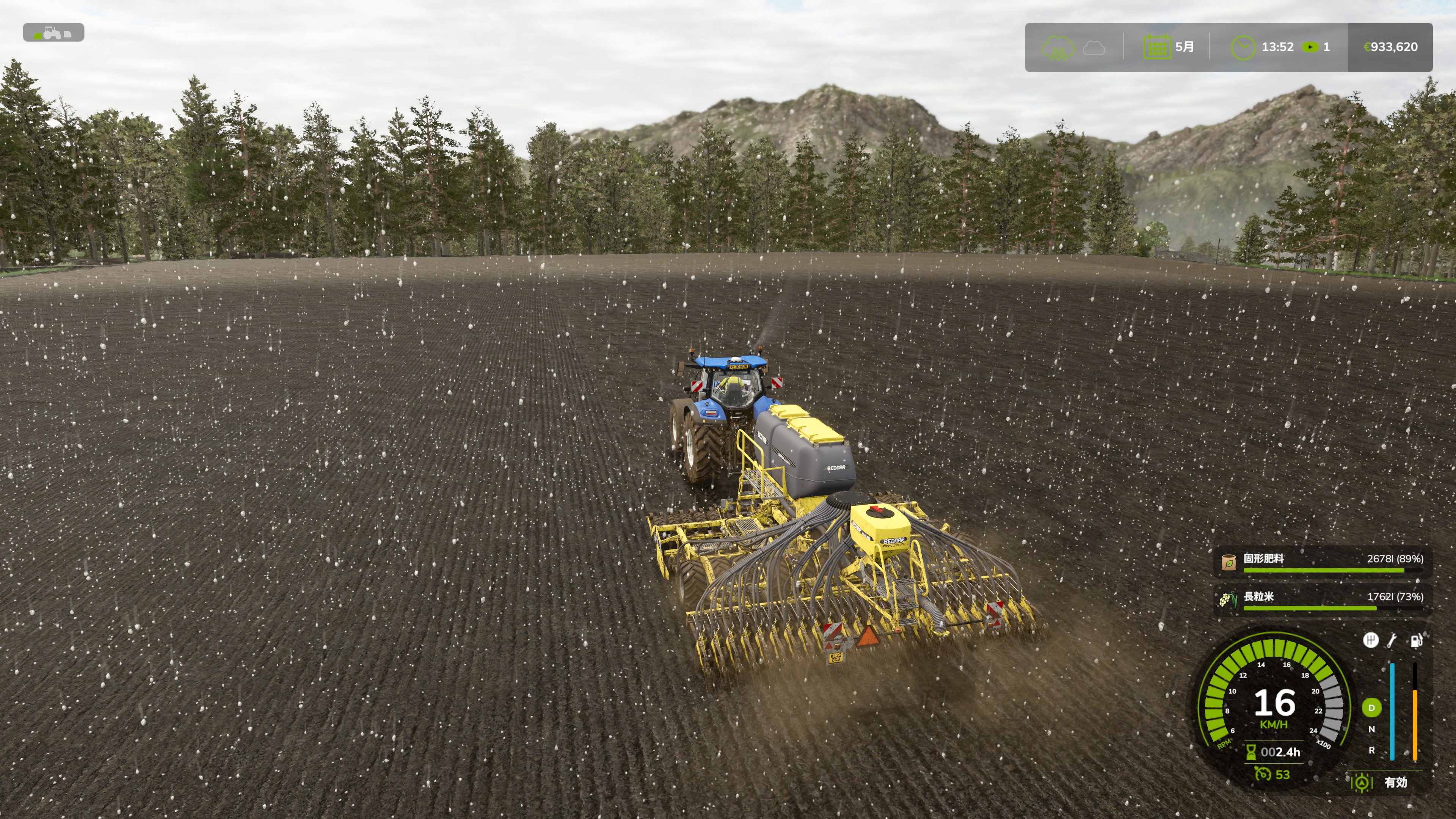The width and height of the screenshot is (1456, 819).
Task: Select the D drive gear indicator
Action: tap(1371, 708)
